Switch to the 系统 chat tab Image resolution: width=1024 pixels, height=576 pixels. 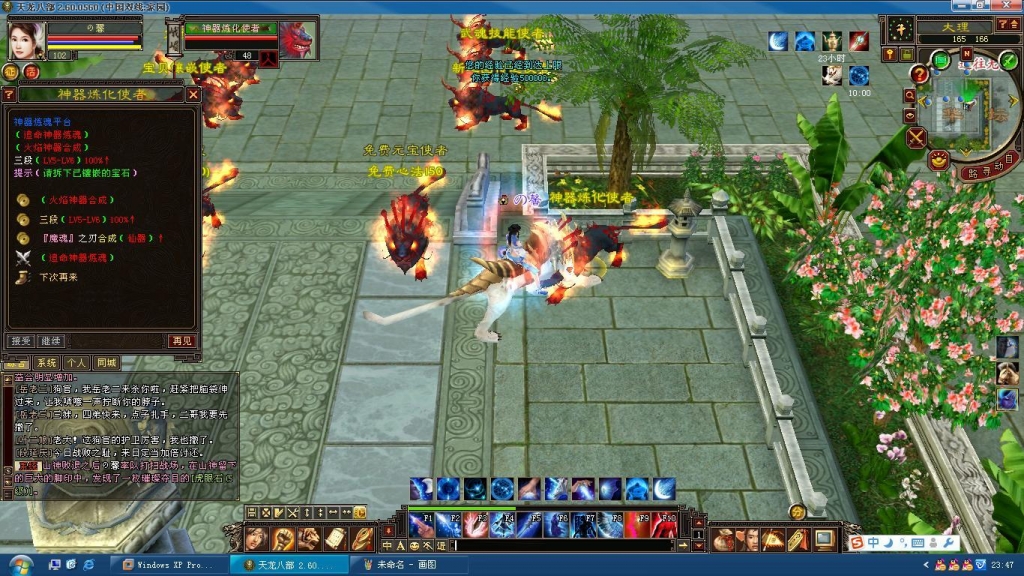coord(46,362)
